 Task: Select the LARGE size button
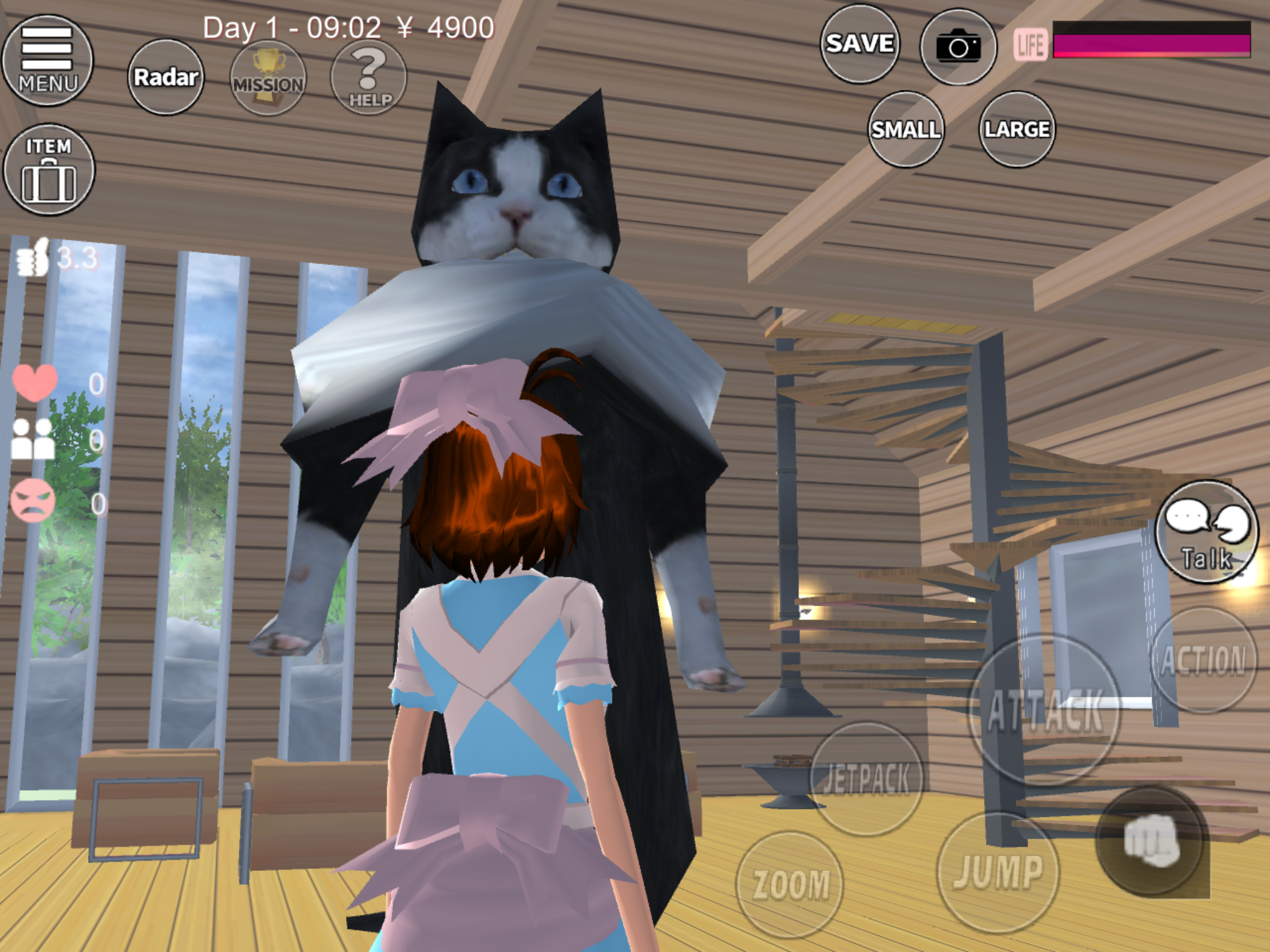pos(1017,130)
